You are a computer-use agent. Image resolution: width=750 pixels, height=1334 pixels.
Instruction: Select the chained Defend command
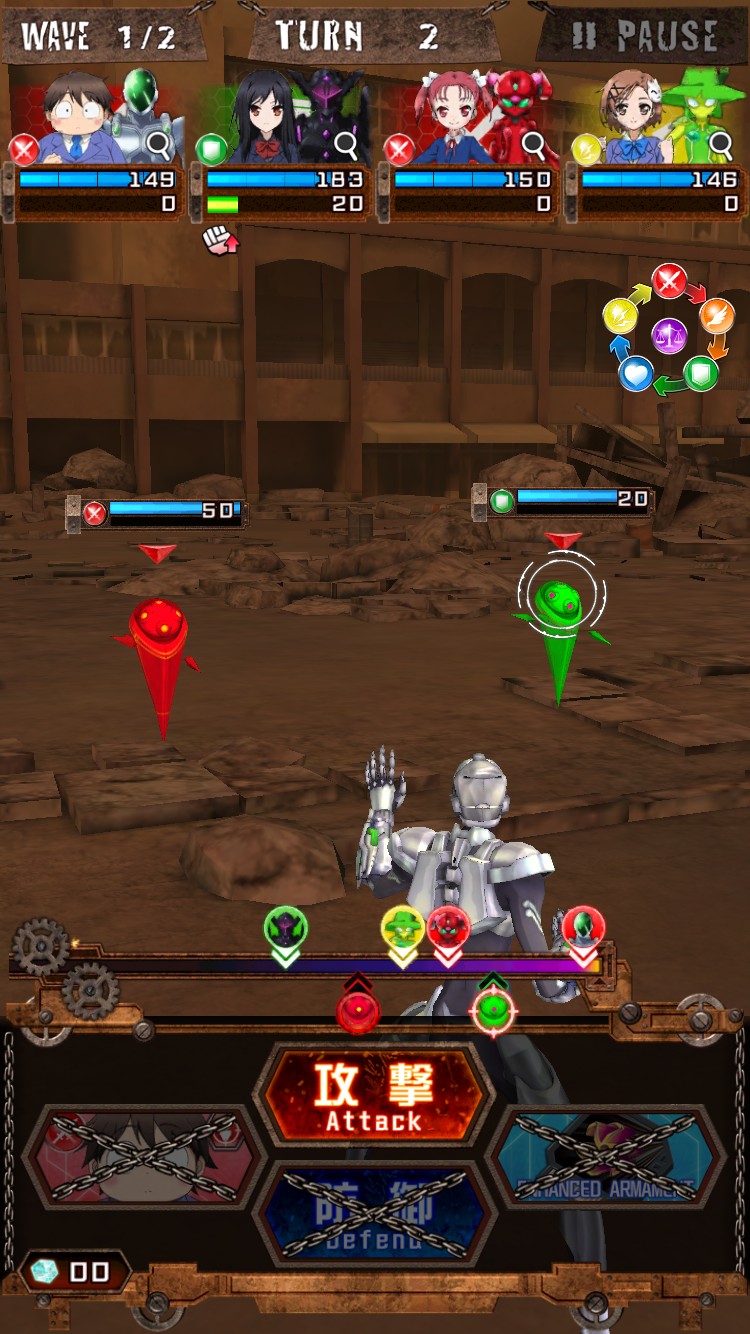(x=373, y=1212)
